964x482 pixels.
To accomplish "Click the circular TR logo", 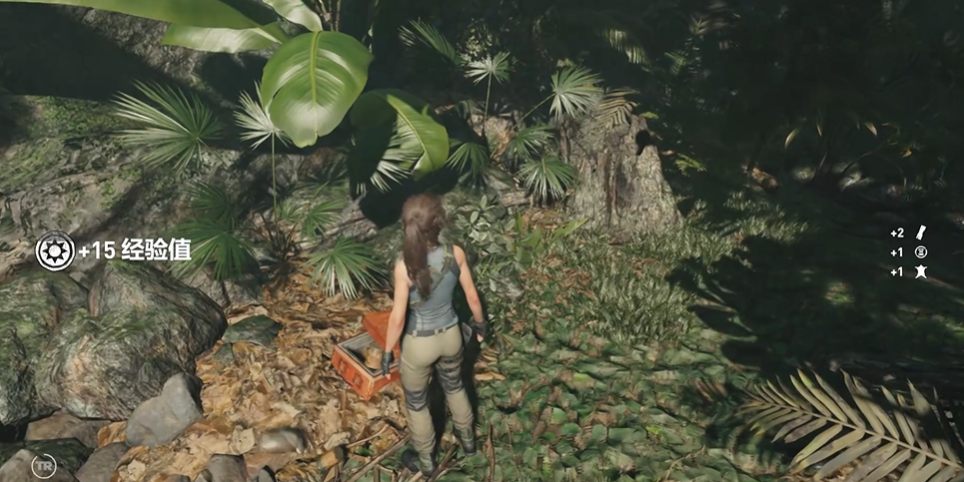I will tap(43, 466).
